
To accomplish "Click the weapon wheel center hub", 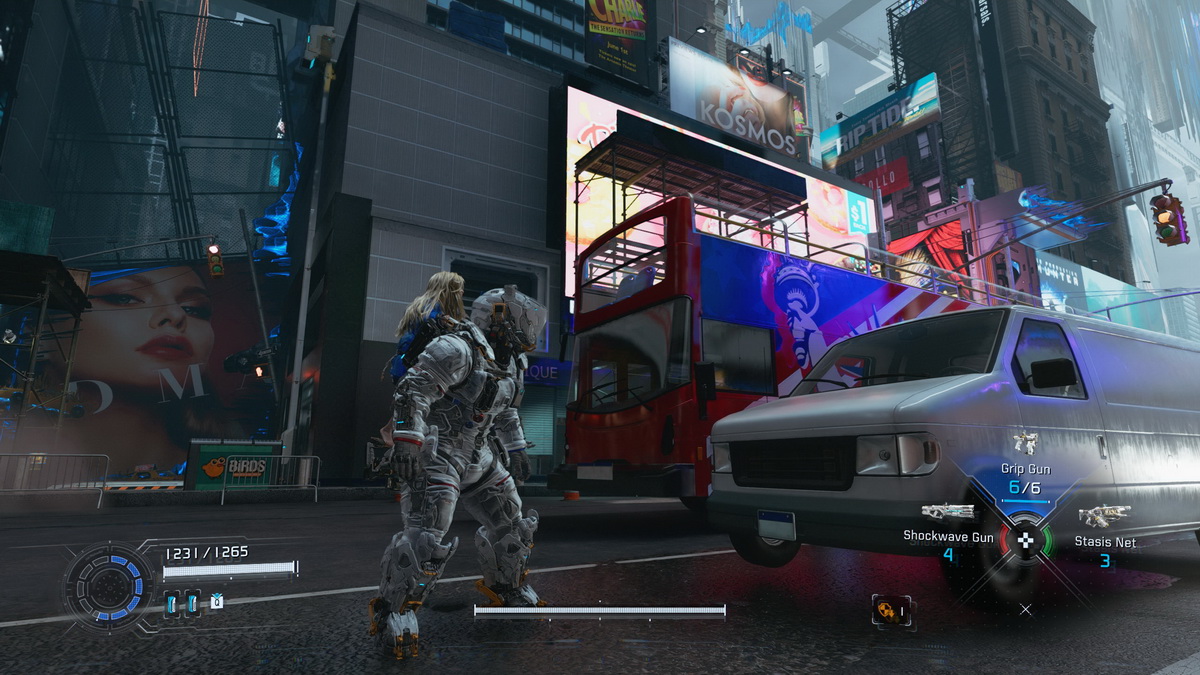I will (1025, 542).
